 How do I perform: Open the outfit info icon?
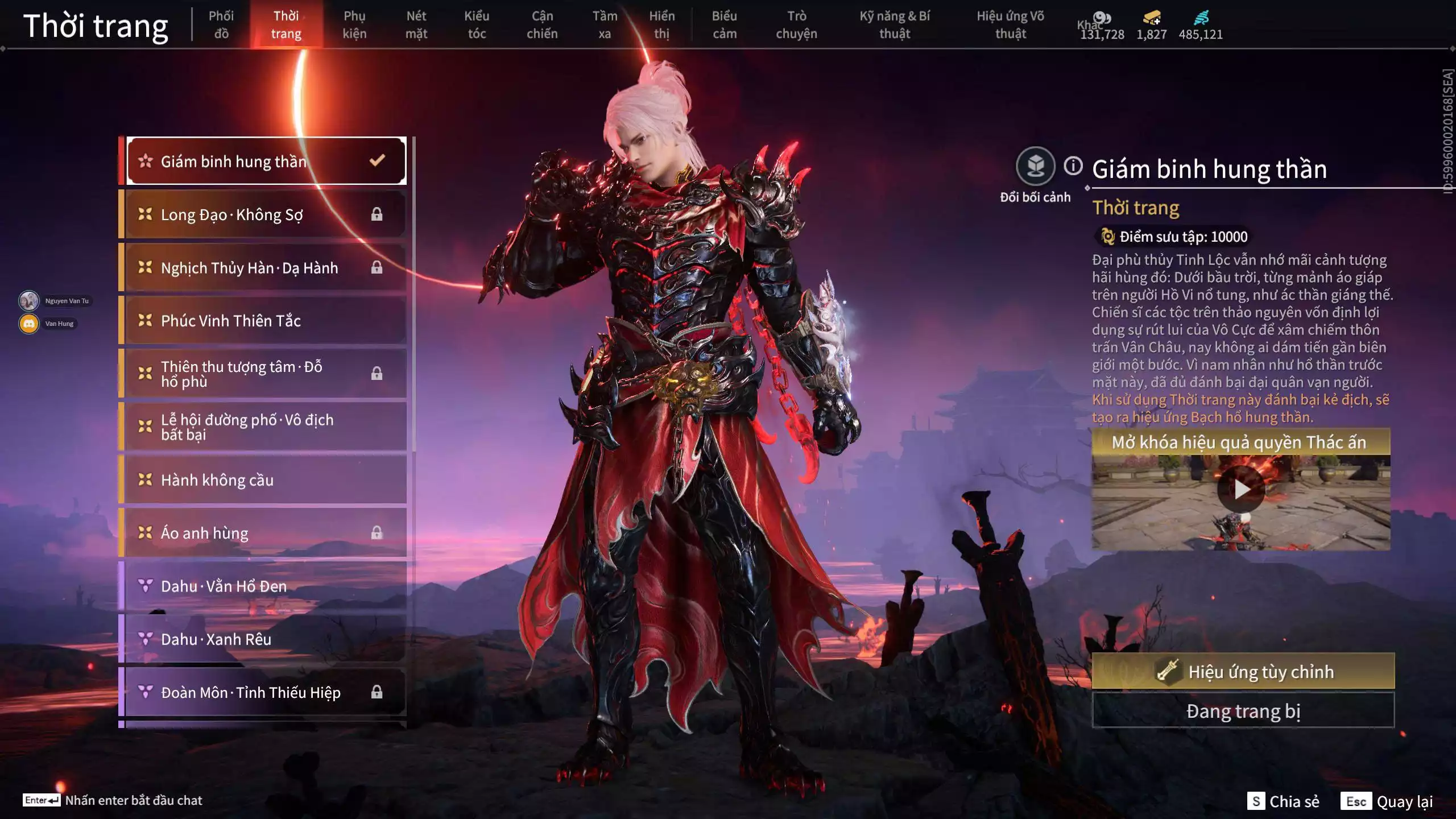coord(1073,166)
